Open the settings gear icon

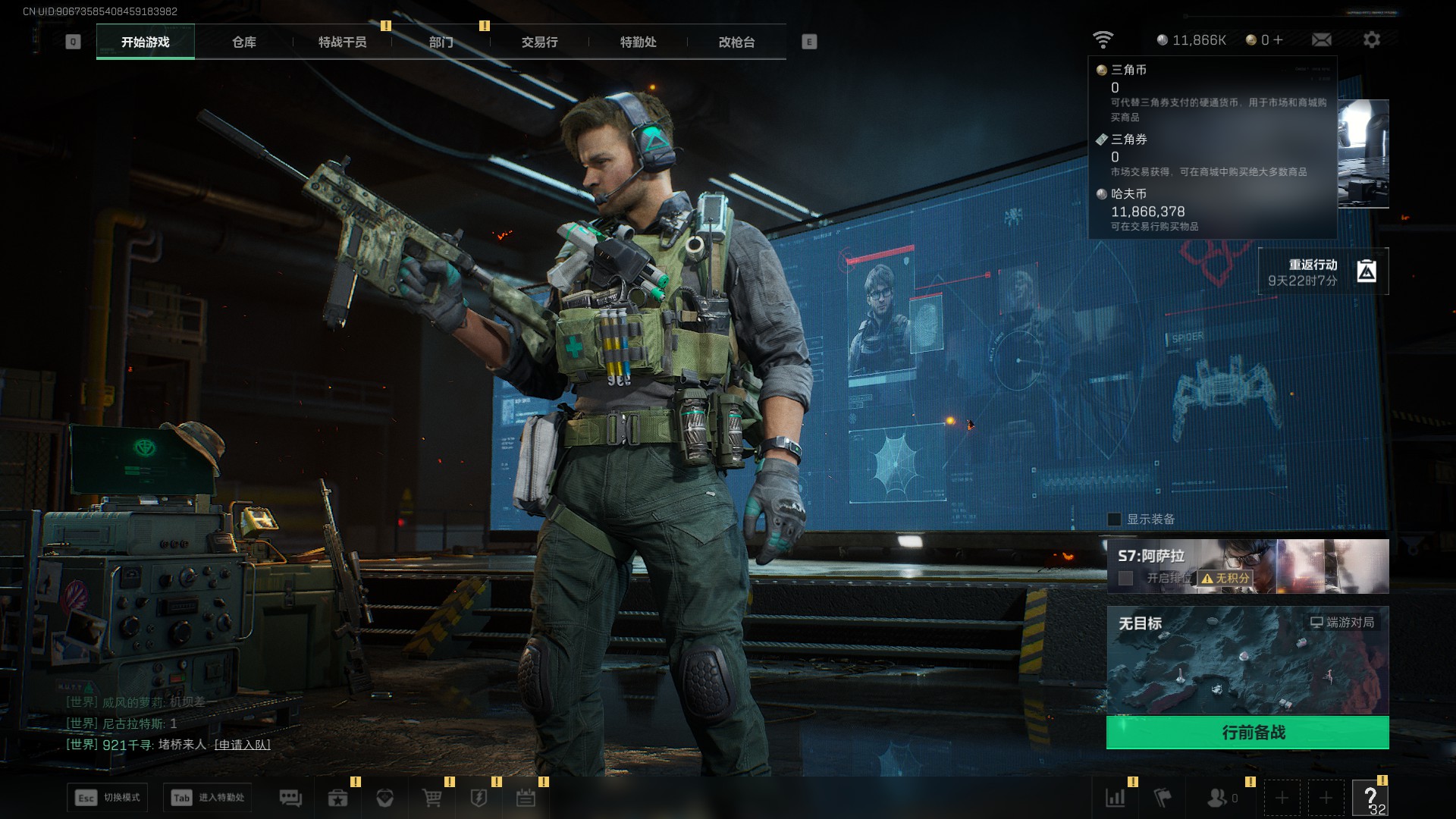coord(1371,39)
